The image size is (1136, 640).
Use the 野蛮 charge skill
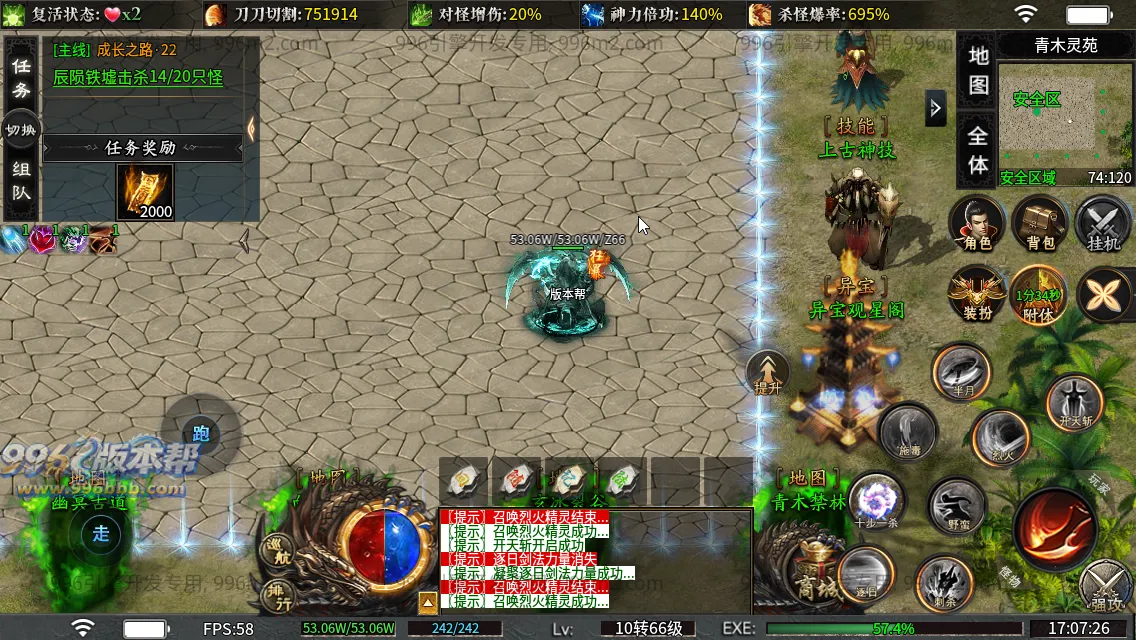point(957,506)
